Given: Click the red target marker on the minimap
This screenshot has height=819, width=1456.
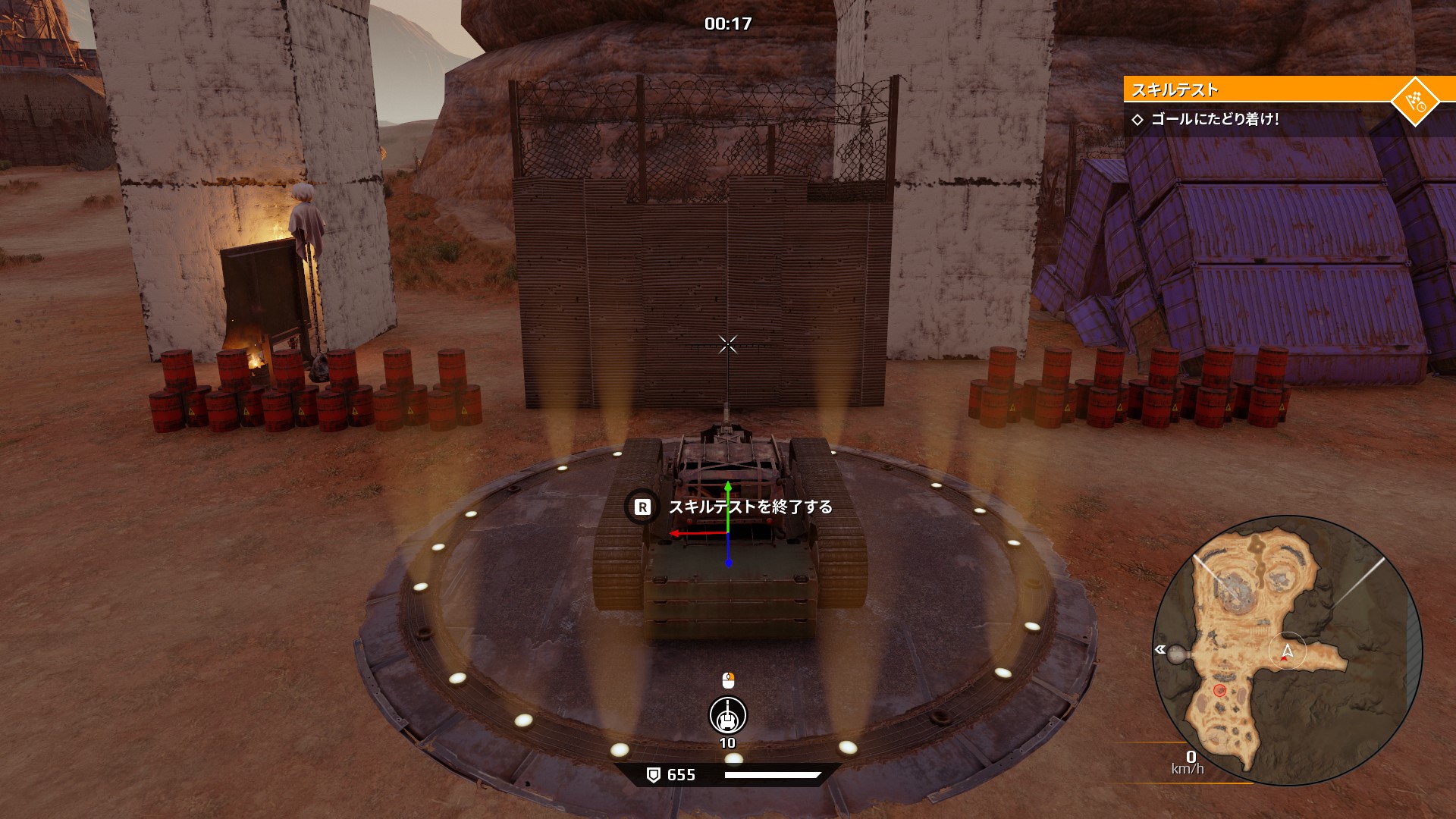Looking at the screenshot, I should click(1219, 690).
